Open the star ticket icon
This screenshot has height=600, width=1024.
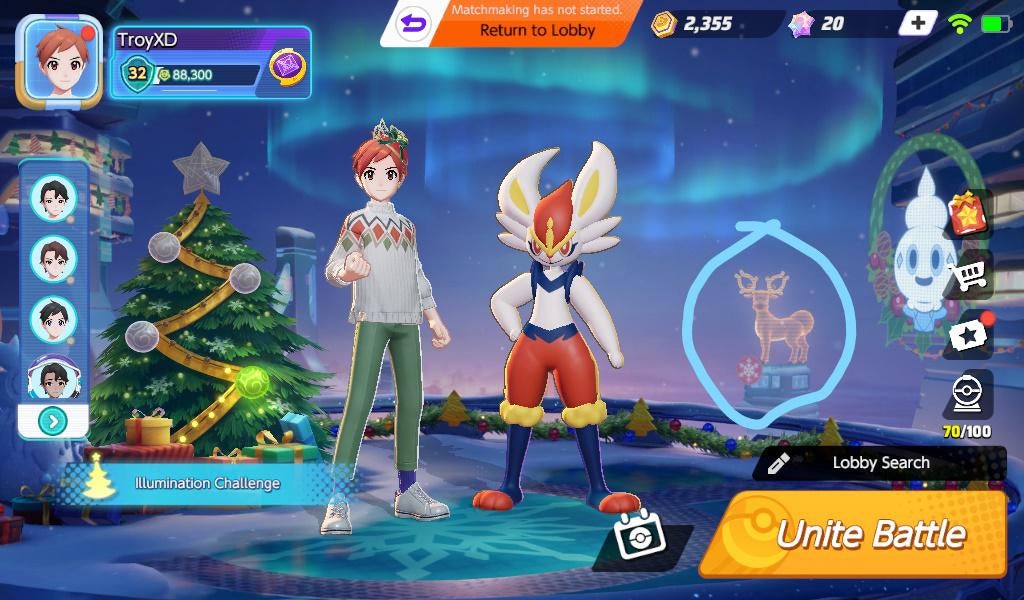[968, 336]
